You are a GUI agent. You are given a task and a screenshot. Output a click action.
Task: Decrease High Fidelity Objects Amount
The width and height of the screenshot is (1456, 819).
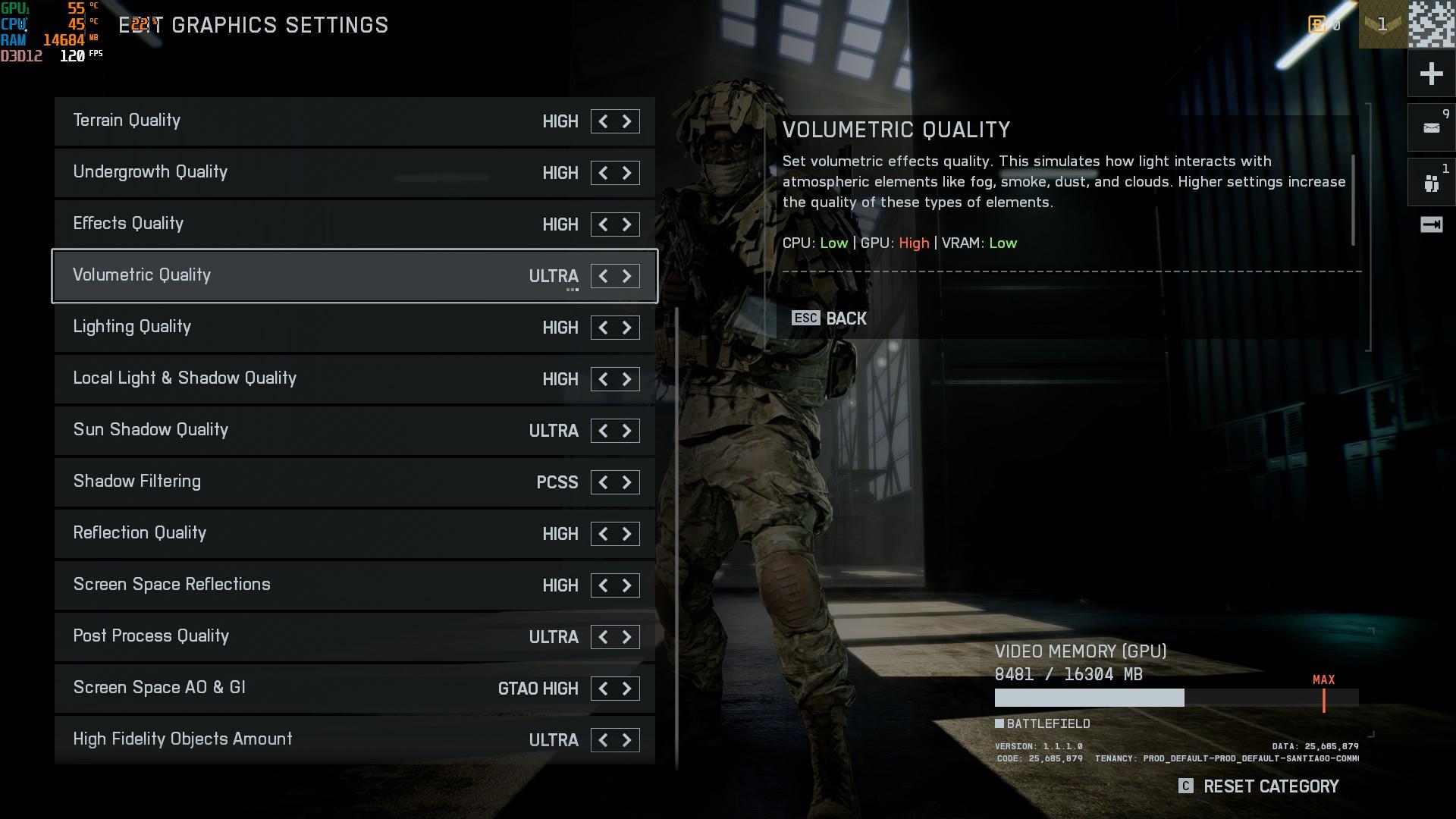click(603, 740)
